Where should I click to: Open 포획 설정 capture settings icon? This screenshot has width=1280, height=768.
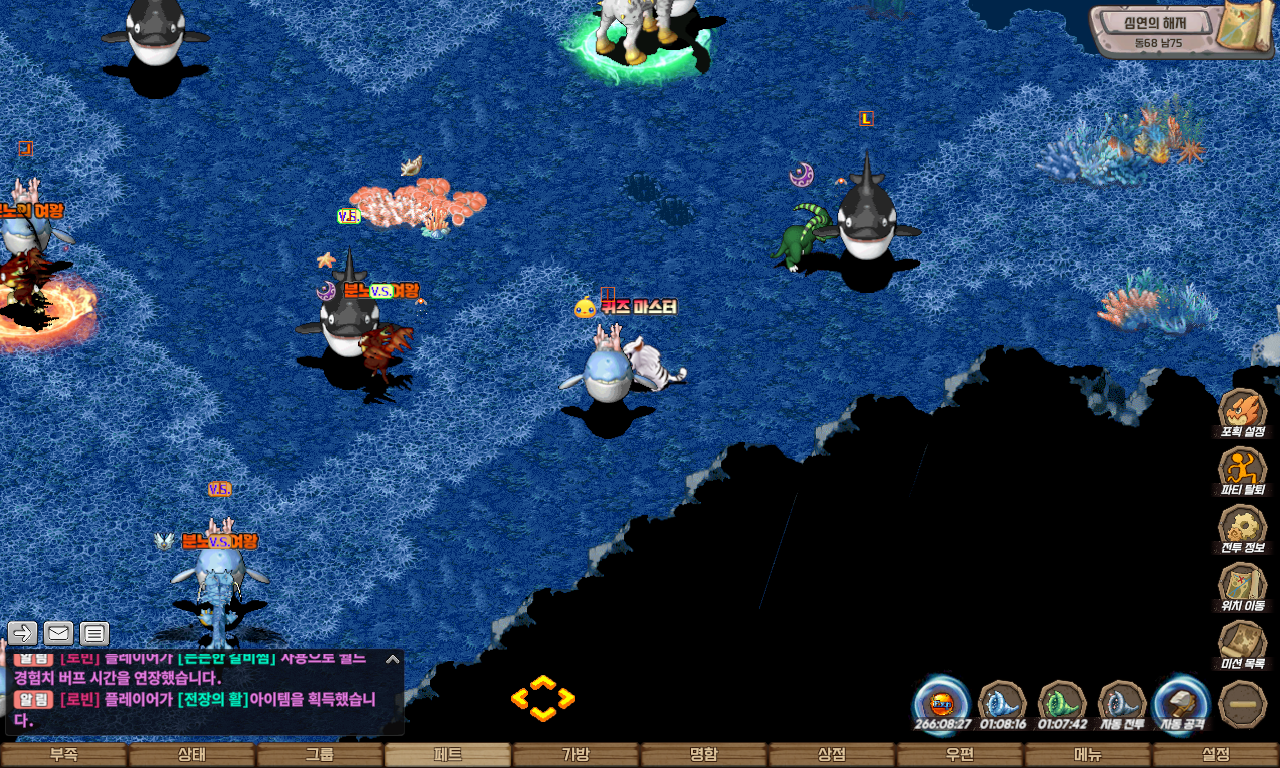coord(1243,411)
